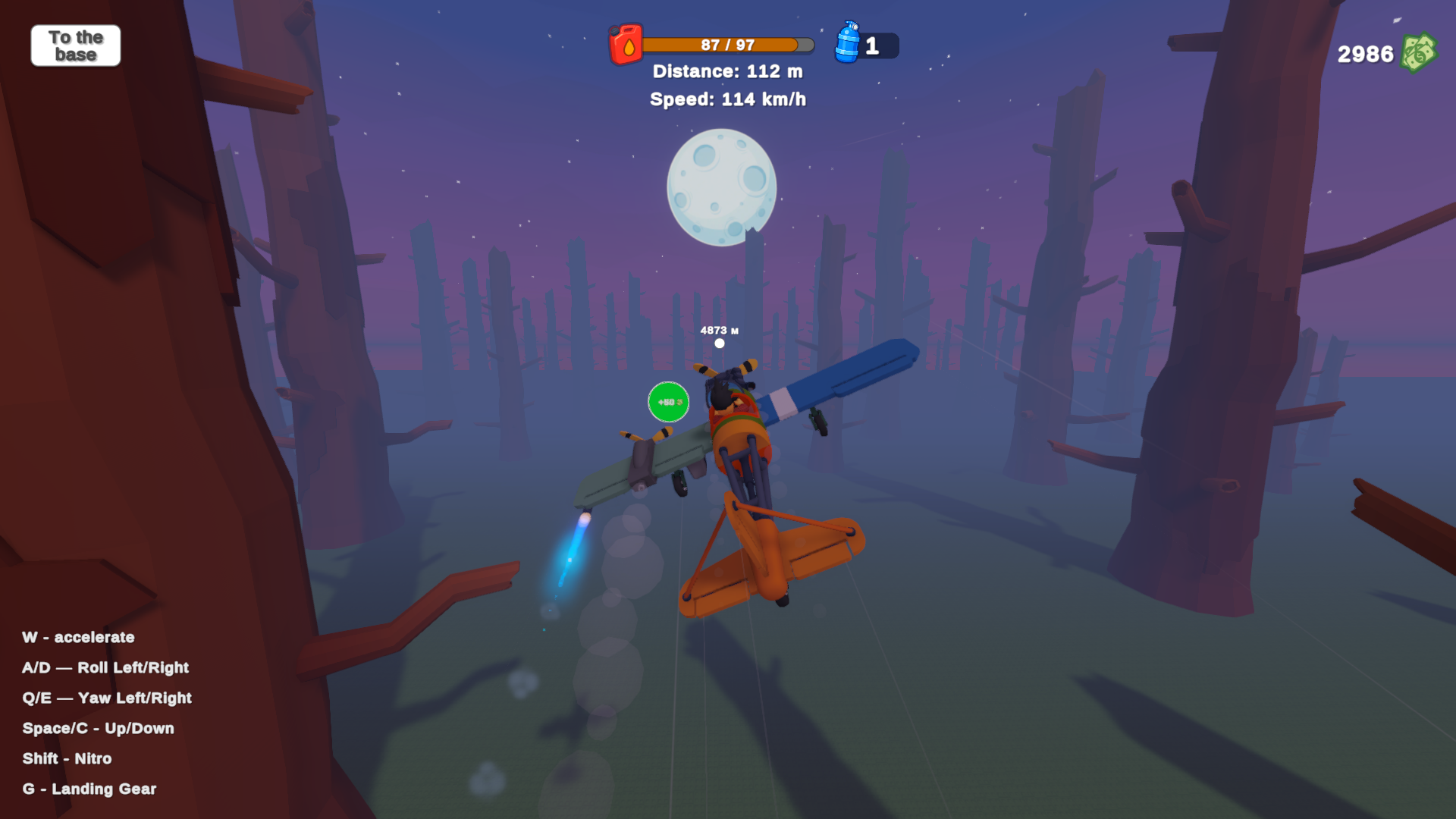Open the Speed: 114 km/h display
This screenshot has width=1456, height=819.
(729, 99)
